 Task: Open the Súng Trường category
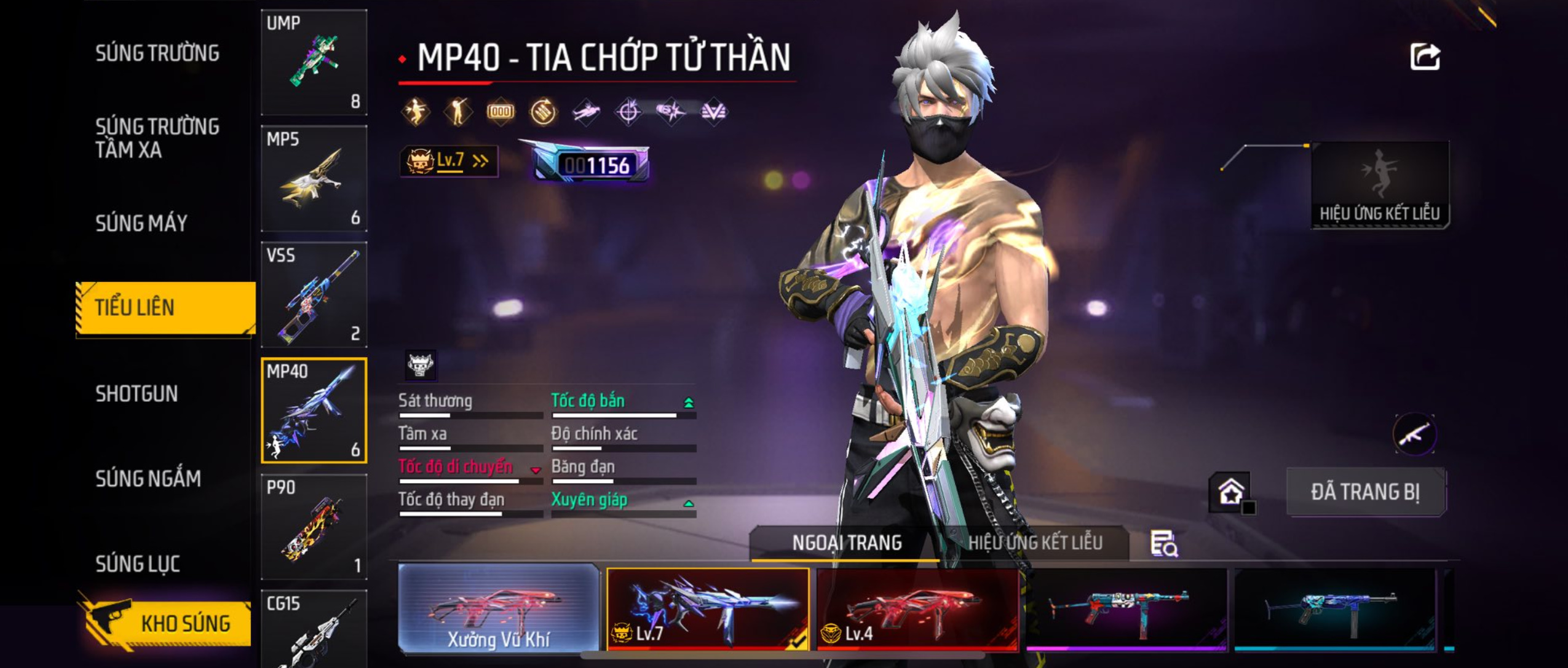click(x=157, y=53)
